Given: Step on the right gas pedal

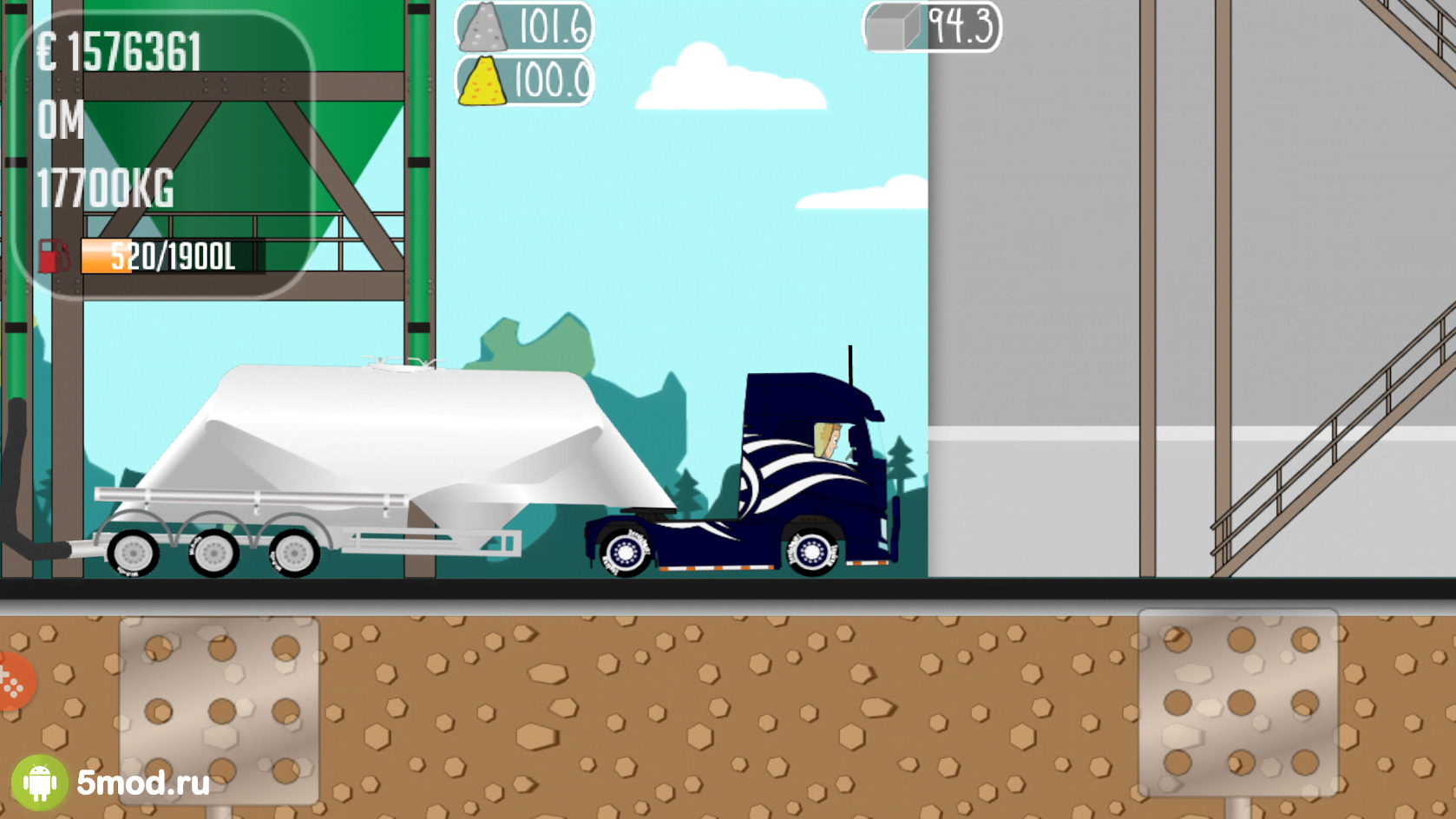Looking at the screenshot, I should [x=1237, y=703].
